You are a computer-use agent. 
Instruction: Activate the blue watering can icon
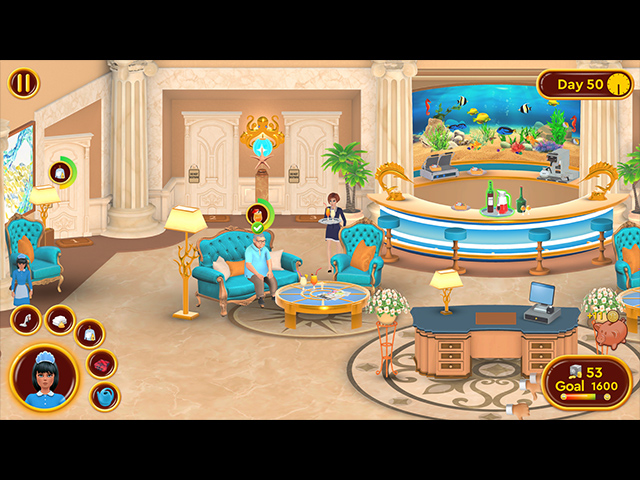(x=104, y=396)
